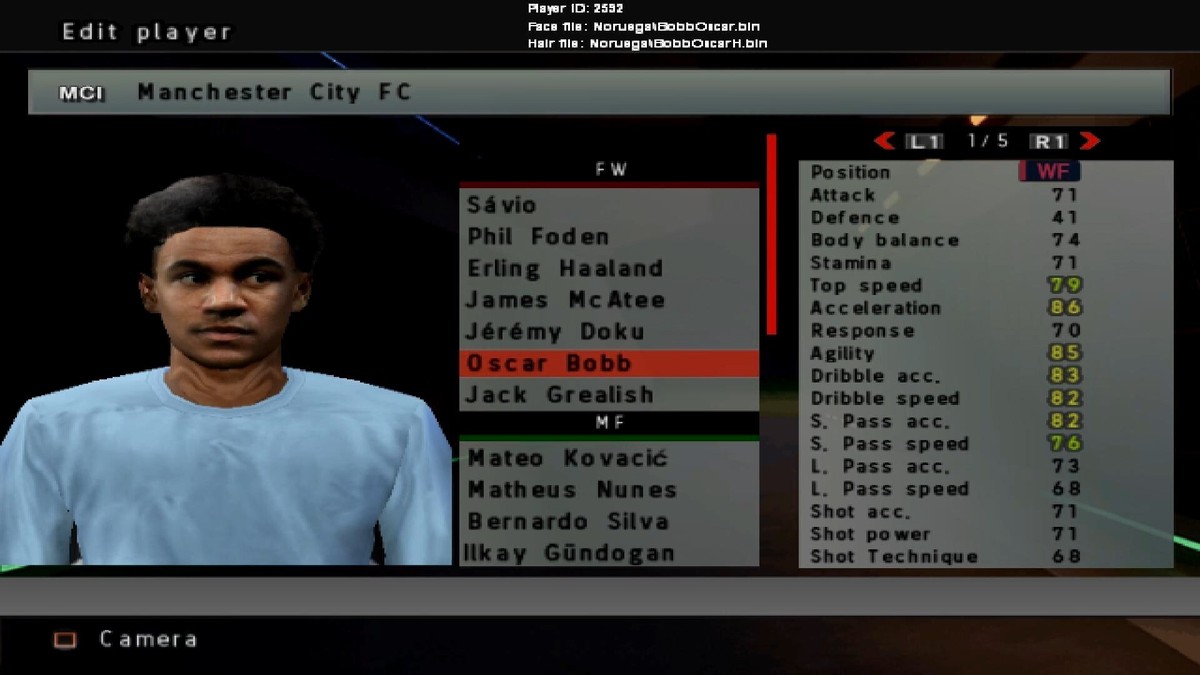Choose Phil Foden in the player list
The width and height of the screenshot is (1200, 675).
pos(538,237)
